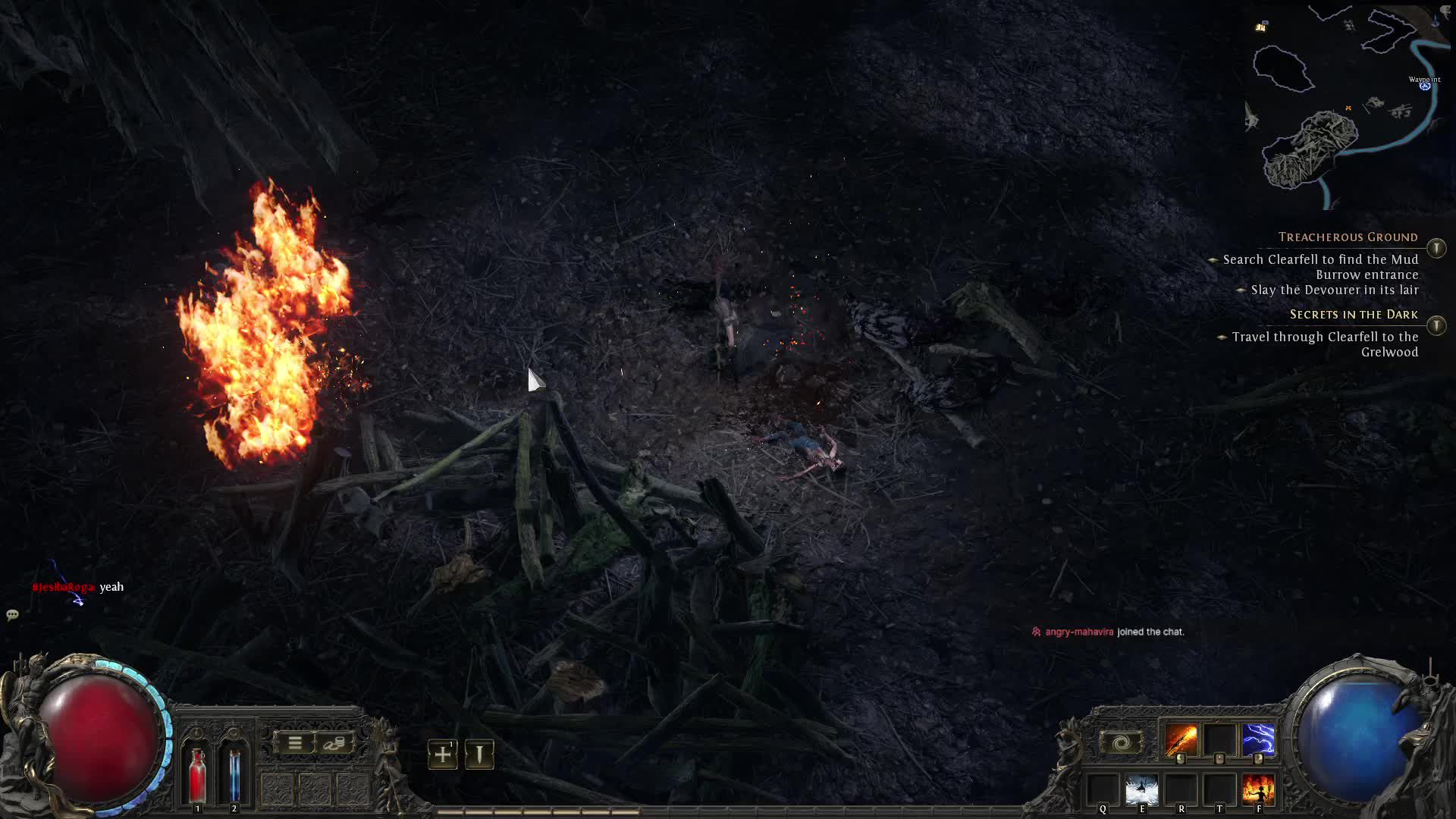Toggle the Secrets in the Dark quest pin
Screen dimensions: 1456x819
pyautogui.click(x=1436, y=325)
